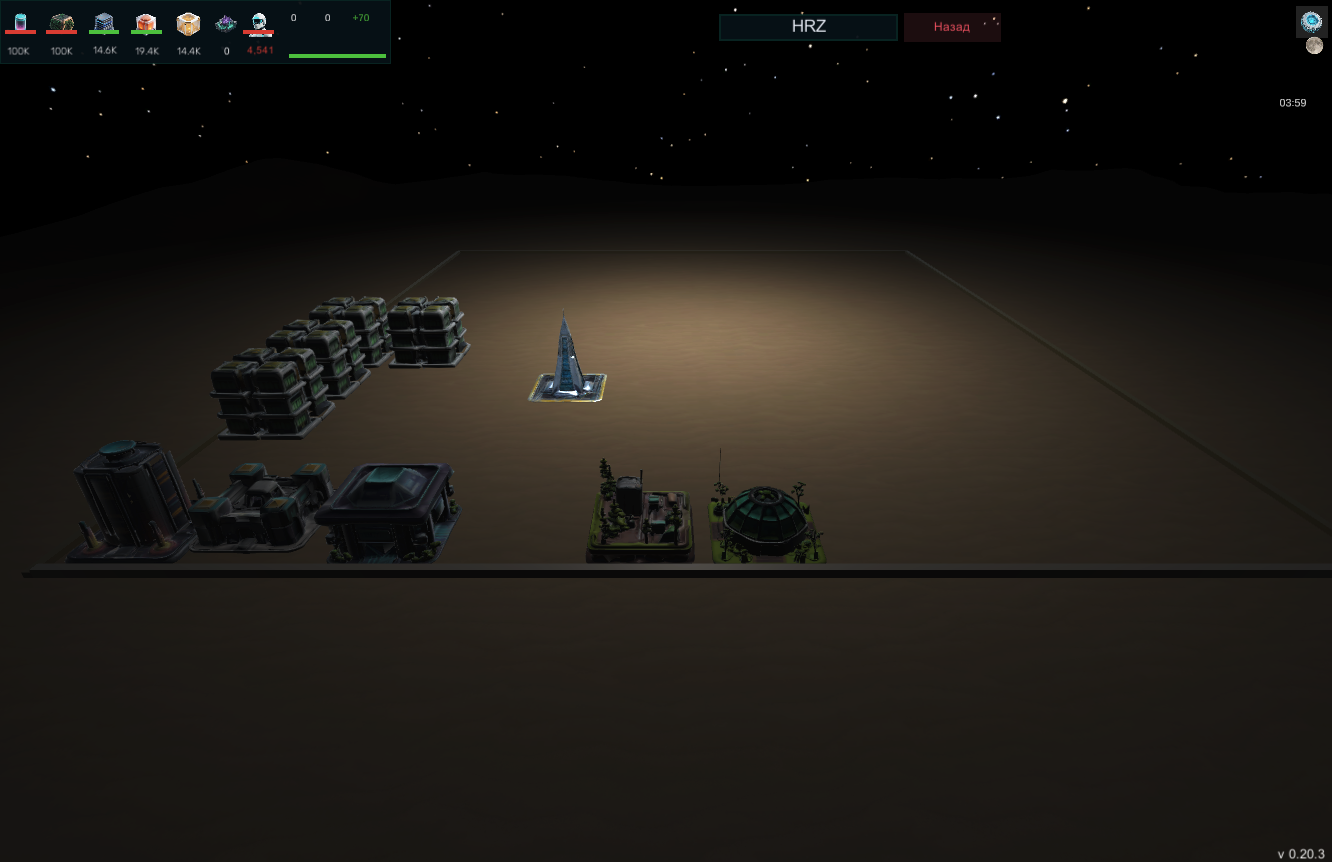The image size is (1332, 862).
Task: Select the purple crystal resource icon
Action: click(x=226, y=24)
